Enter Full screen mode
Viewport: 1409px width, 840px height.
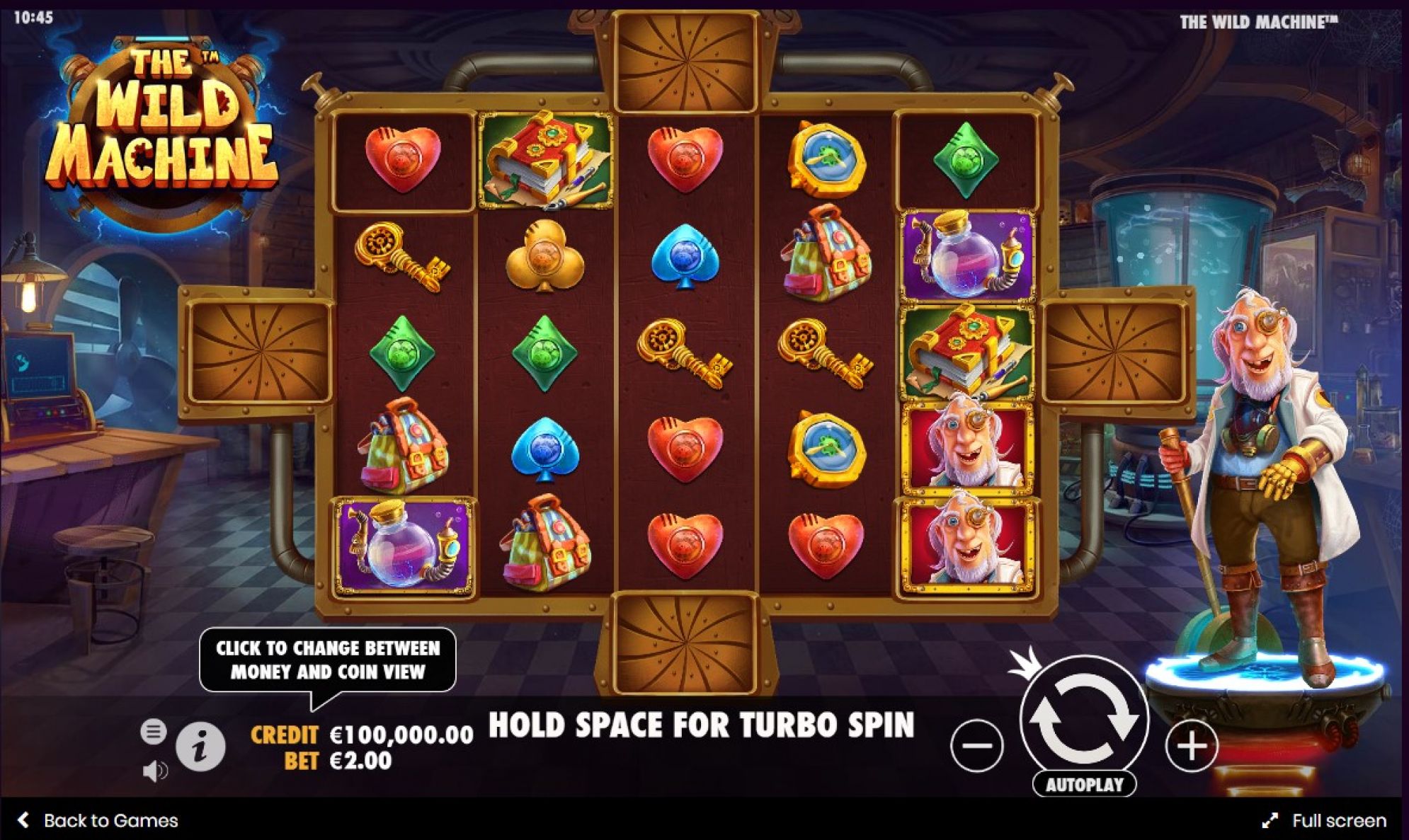(1325, 820)
